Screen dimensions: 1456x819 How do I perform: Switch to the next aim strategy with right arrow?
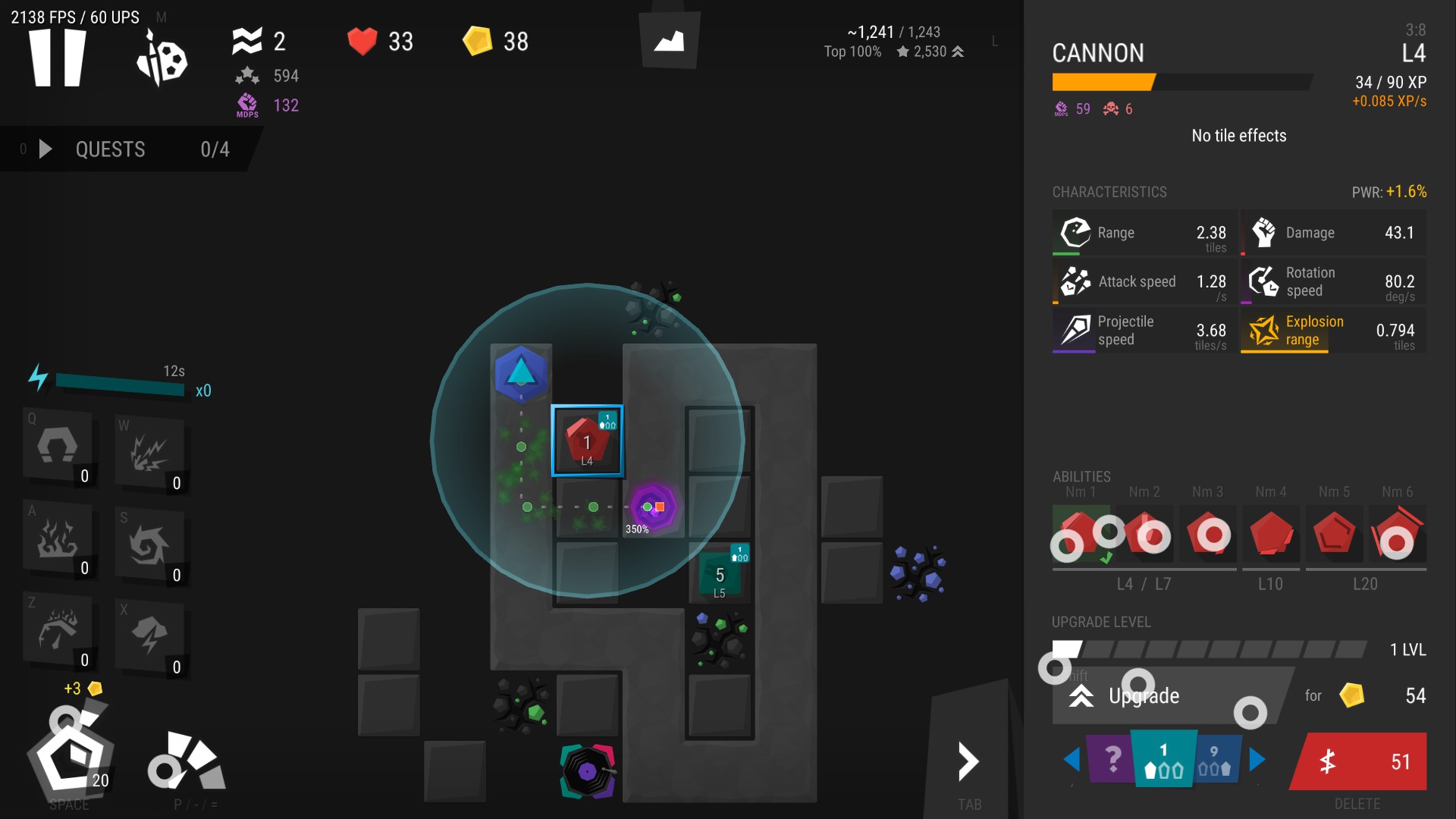[1257, 759]
